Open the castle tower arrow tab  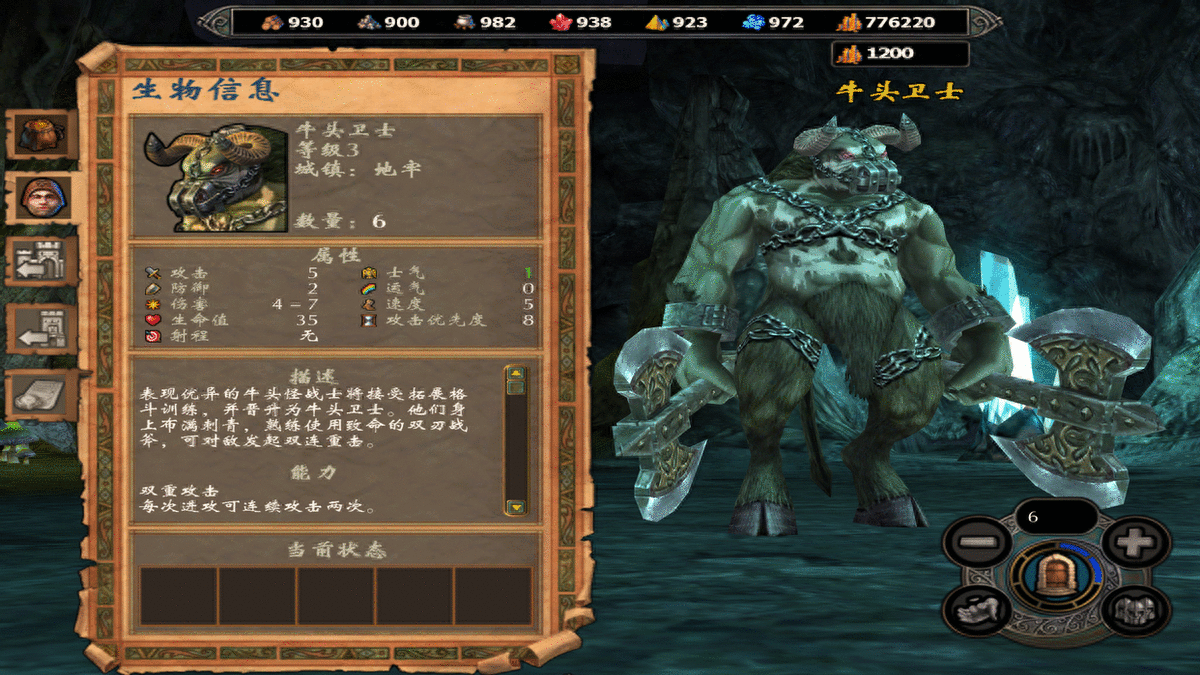tap(43, 328)
